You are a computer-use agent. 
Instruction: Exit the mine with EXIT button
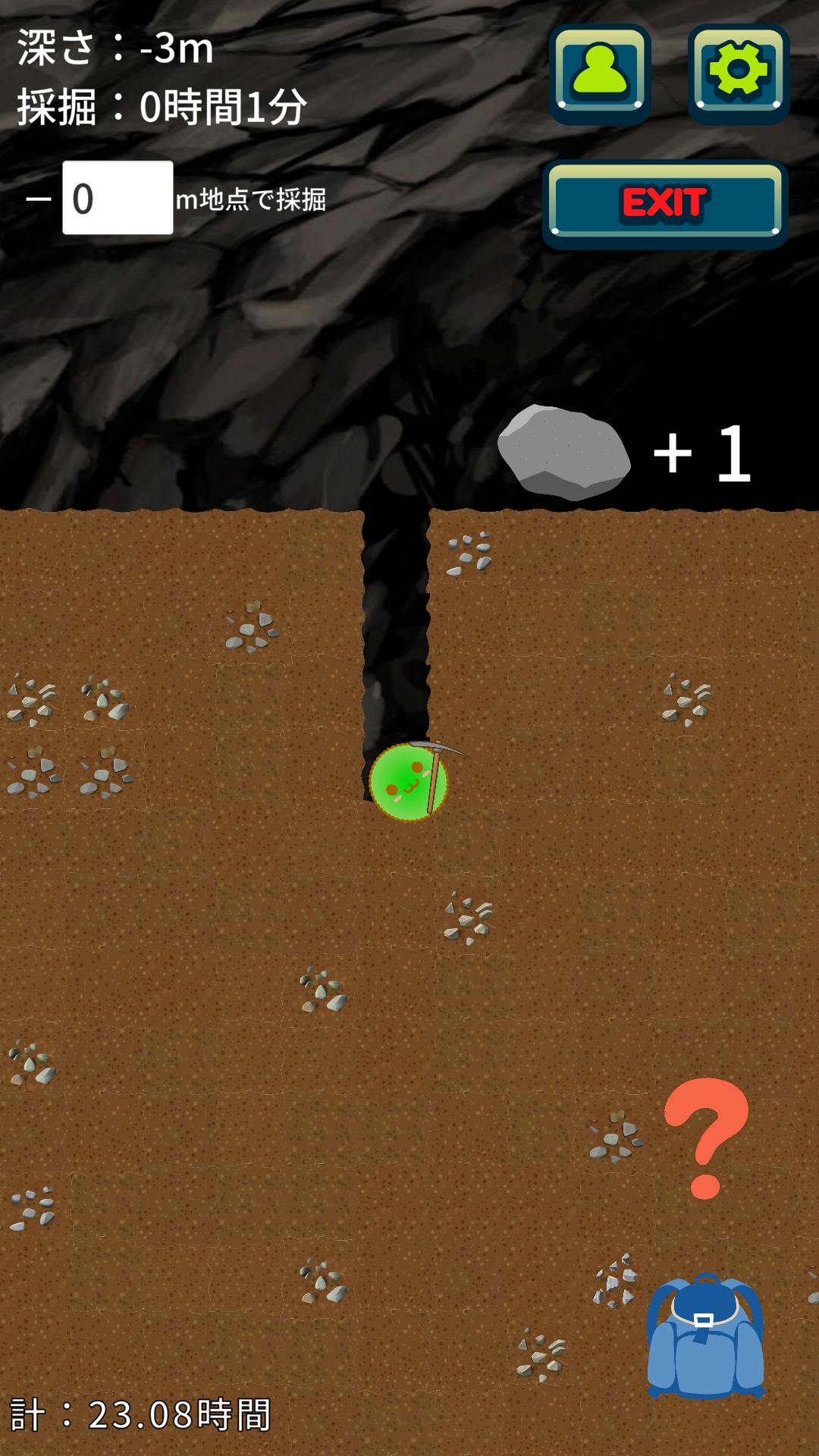pyautogui.click(x=665, y=204)
